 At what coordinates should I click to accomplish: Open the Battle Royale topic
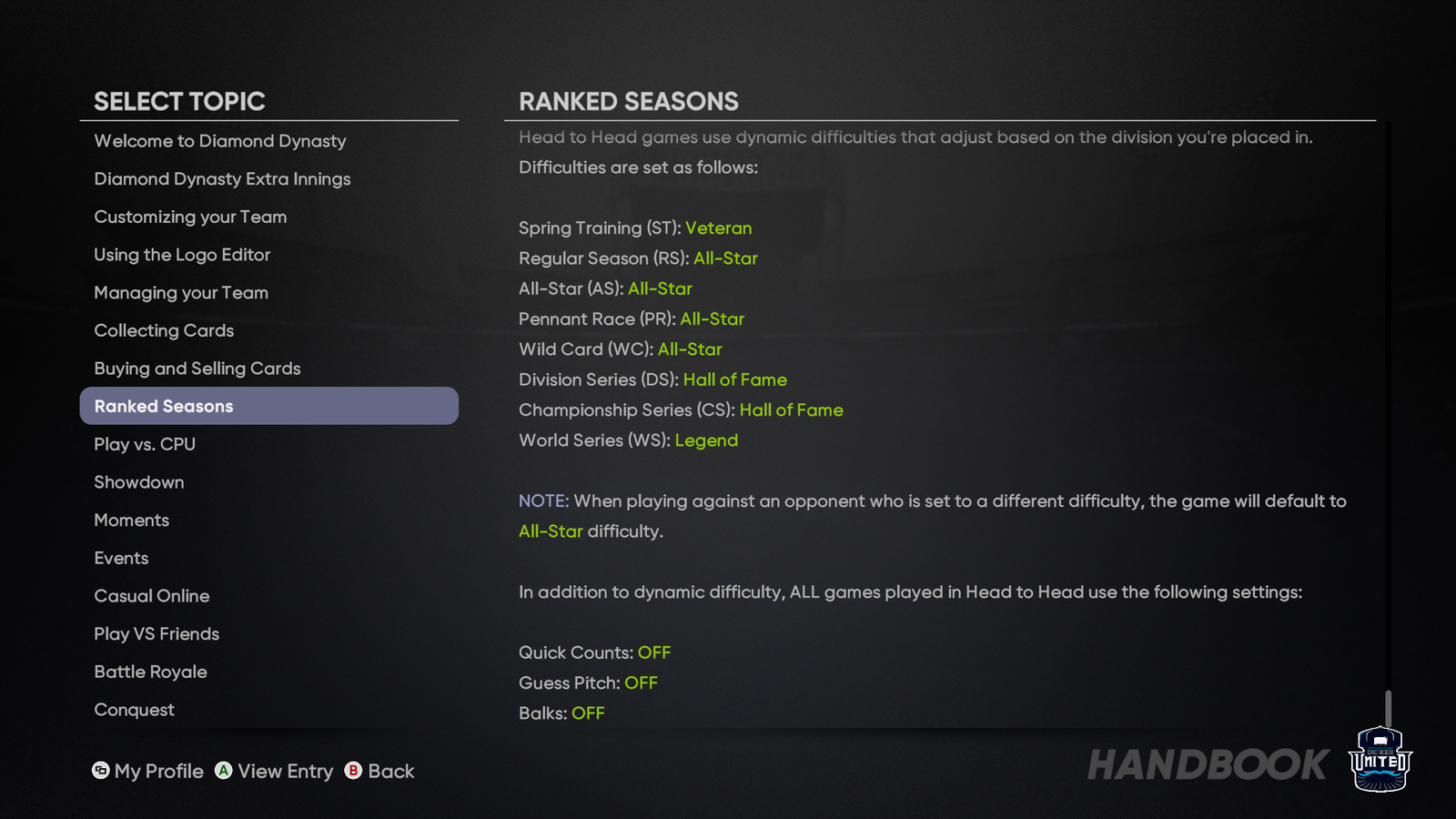click(x=150, y=672)
